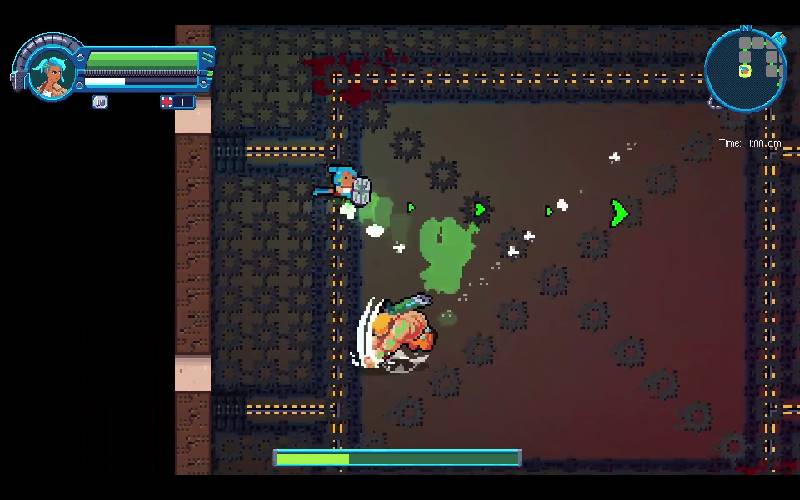Click the small grey icon below the portrait
Viewport: 800px width, 500px height.
pos(100,102)
